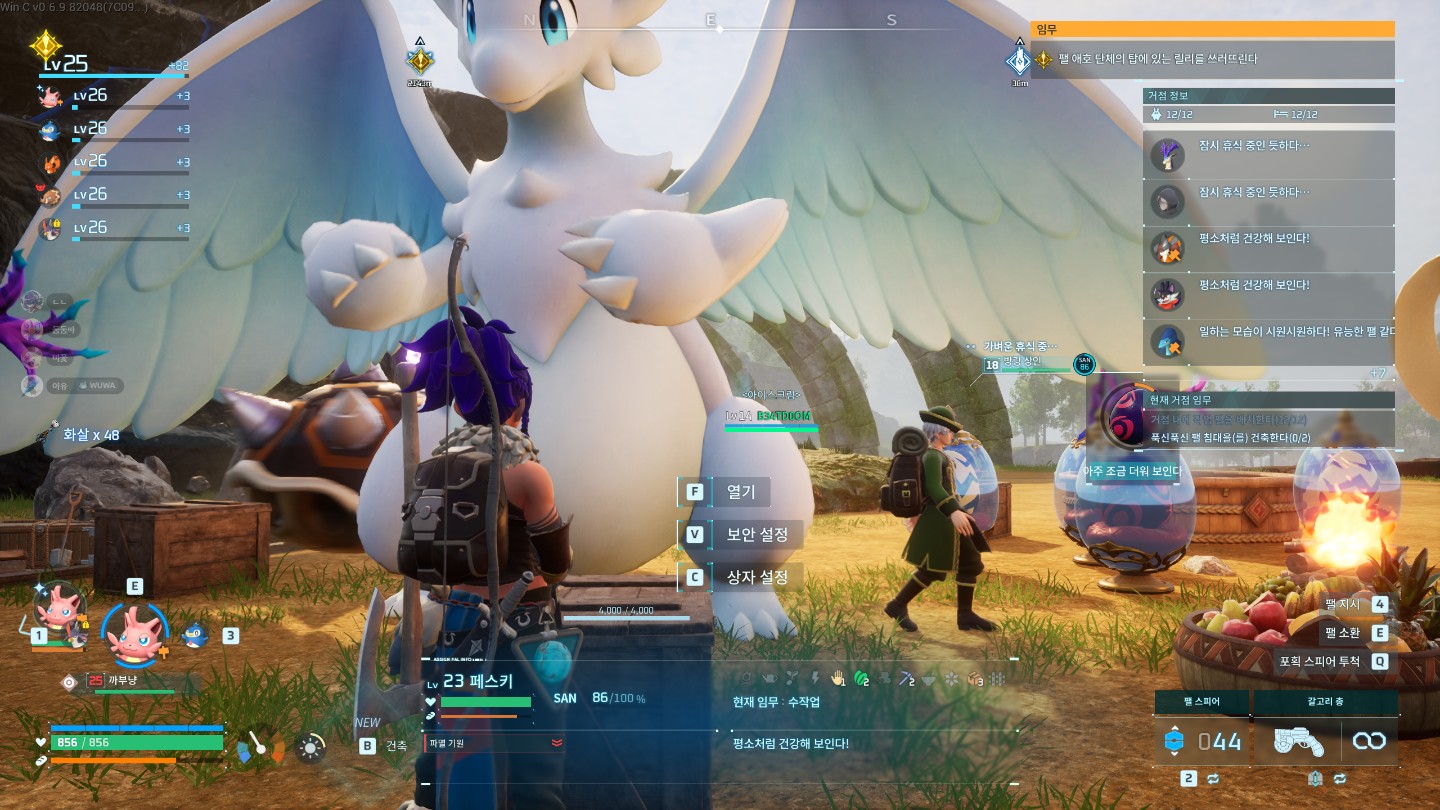Click the blue waypoint marker on compass
The width and height of the screenshot is (1440, 810).
tap(1019, 61)
